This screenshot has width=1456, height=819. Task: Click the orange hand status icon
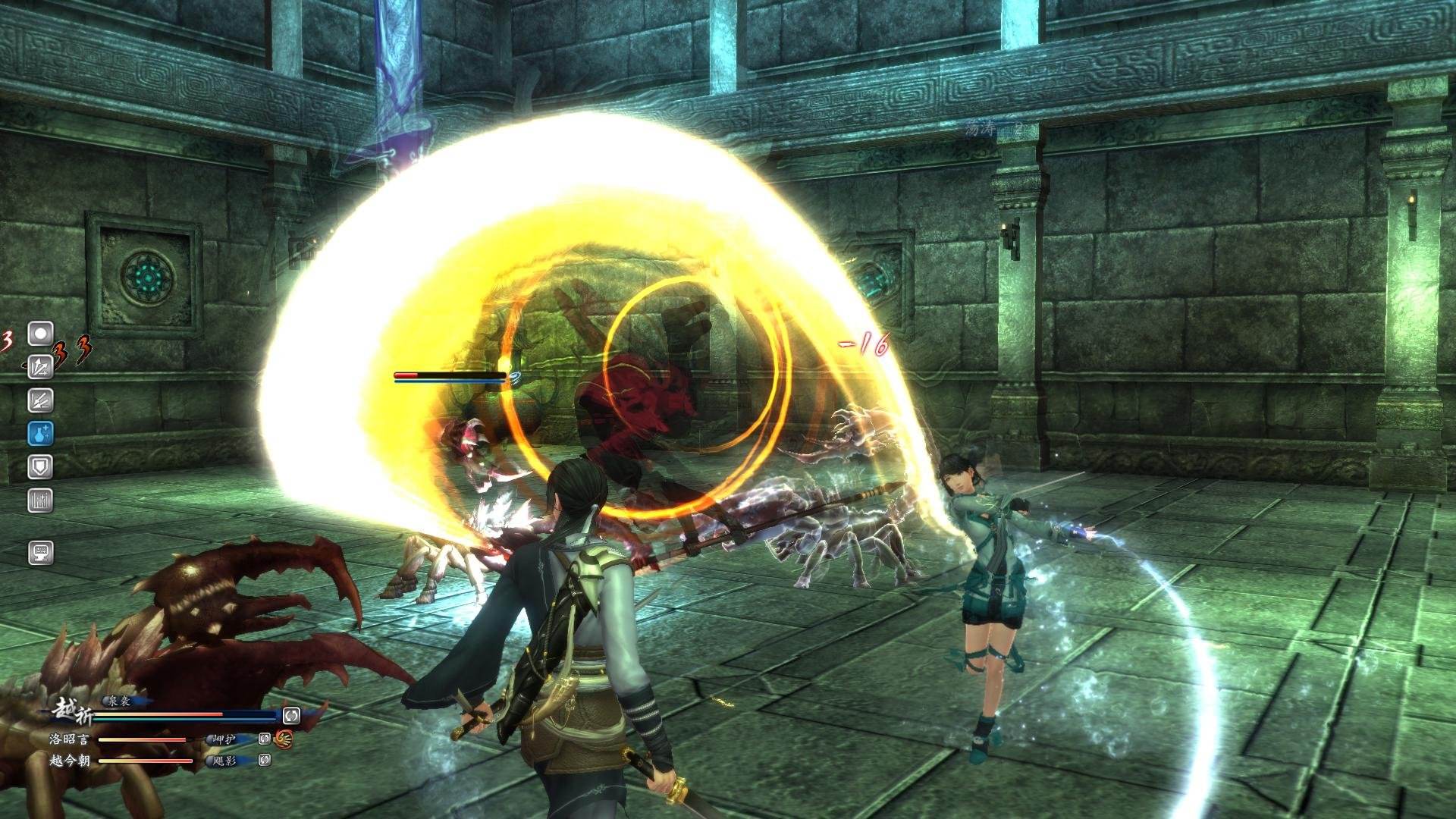tap(284, 739)
